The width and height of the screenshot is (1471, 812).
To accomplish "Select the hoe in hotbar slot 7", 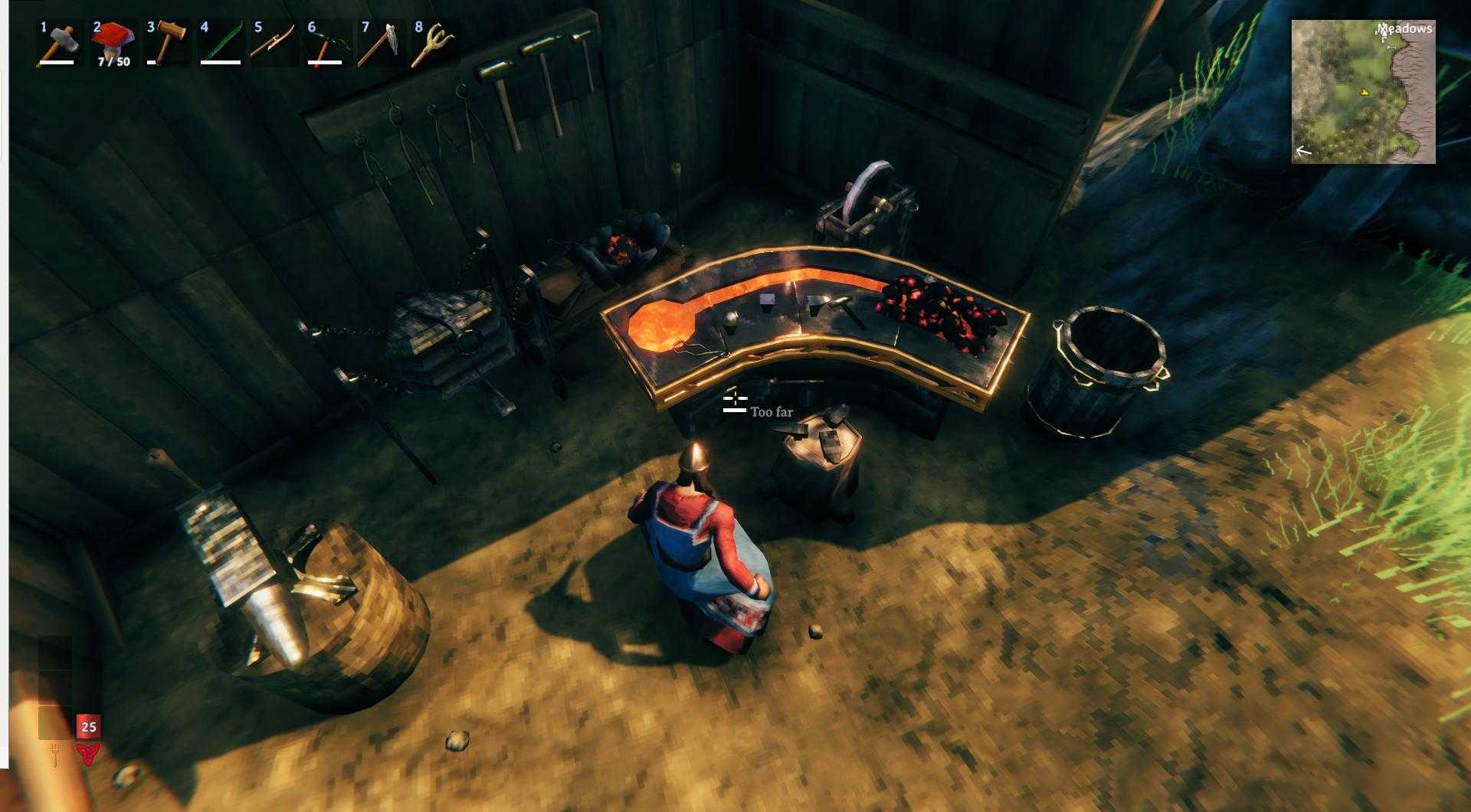I will point(380,44).
